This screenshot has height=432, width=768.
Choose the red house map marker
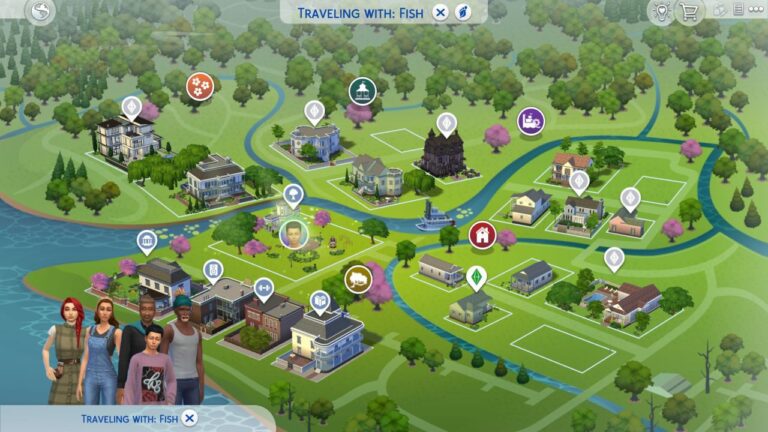click(482, 235)
